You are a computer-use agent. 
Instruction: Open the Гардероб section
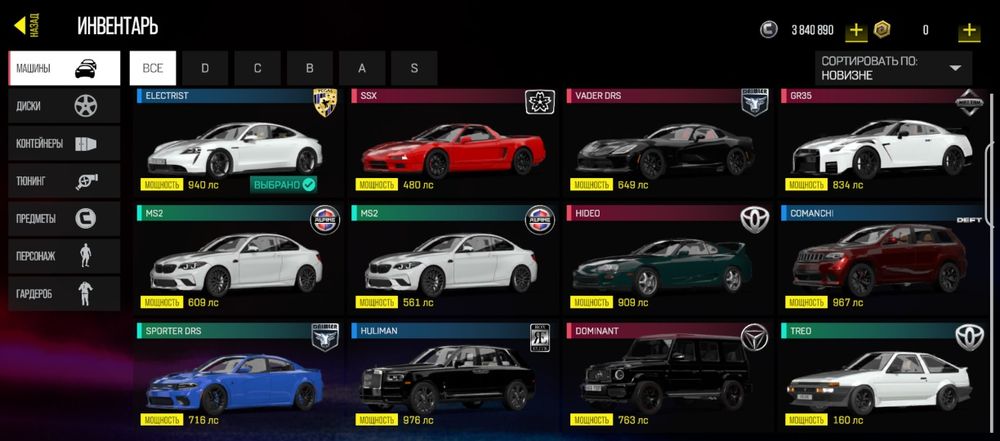point(64,293)
